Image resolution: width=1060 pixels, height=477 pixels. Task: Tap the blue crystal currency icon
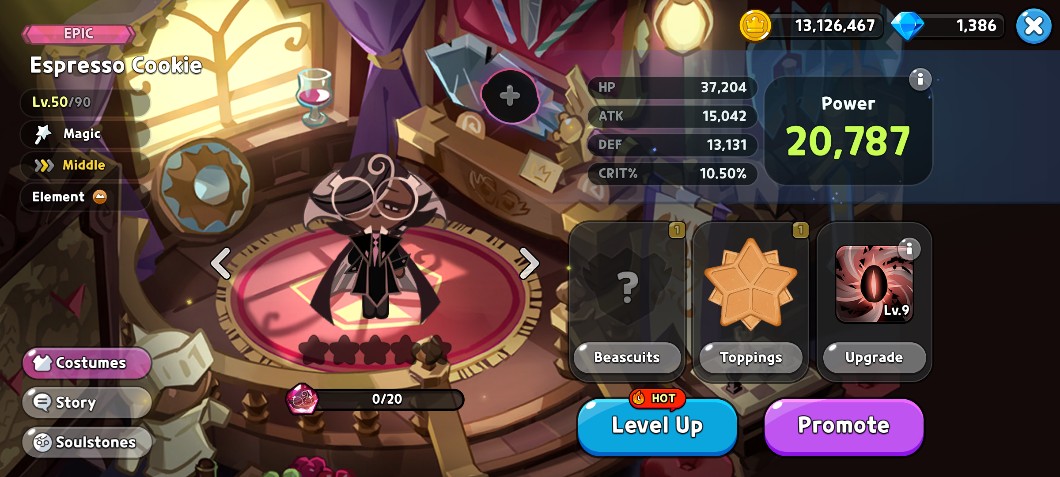(907, 26)
